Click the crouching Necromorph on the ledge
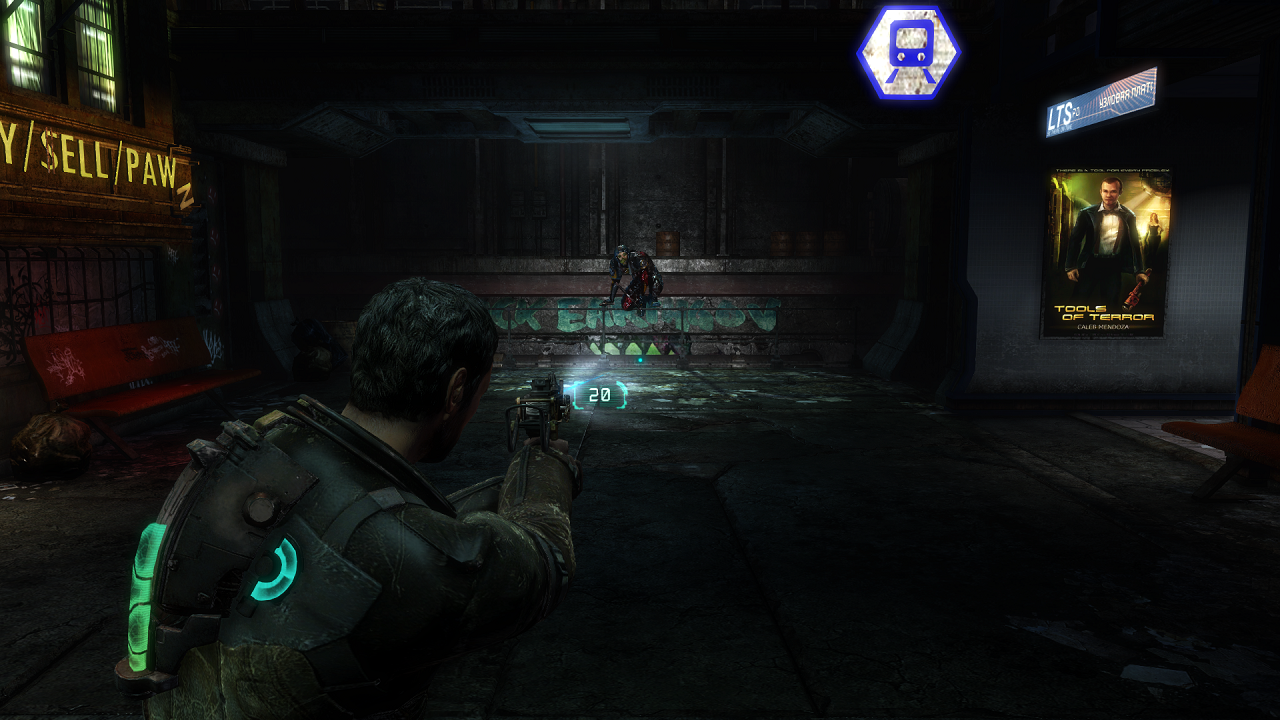Screen dimensions: 1280x720 [634, 270]
